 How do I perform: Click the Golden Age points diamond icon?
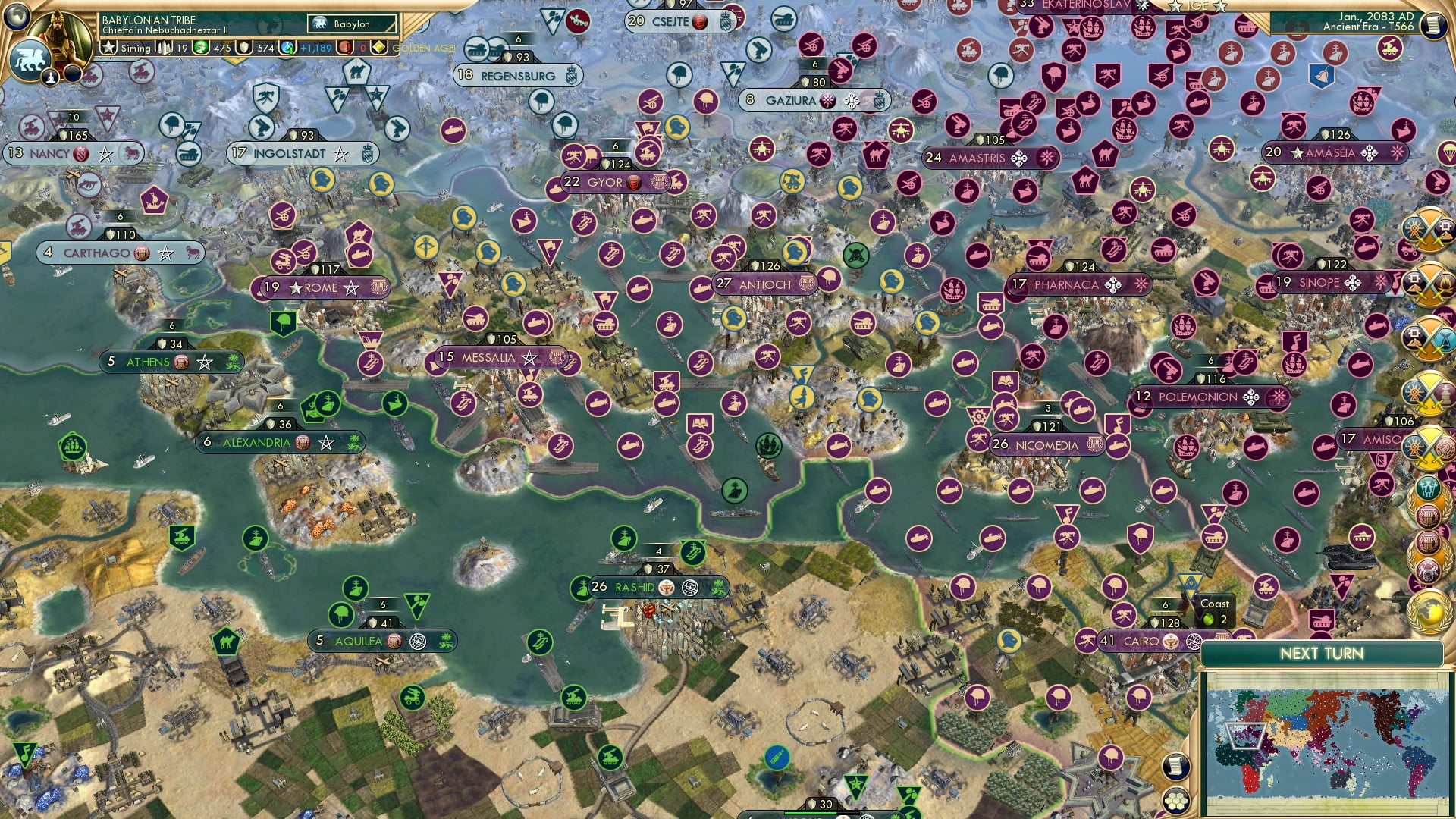379,47
